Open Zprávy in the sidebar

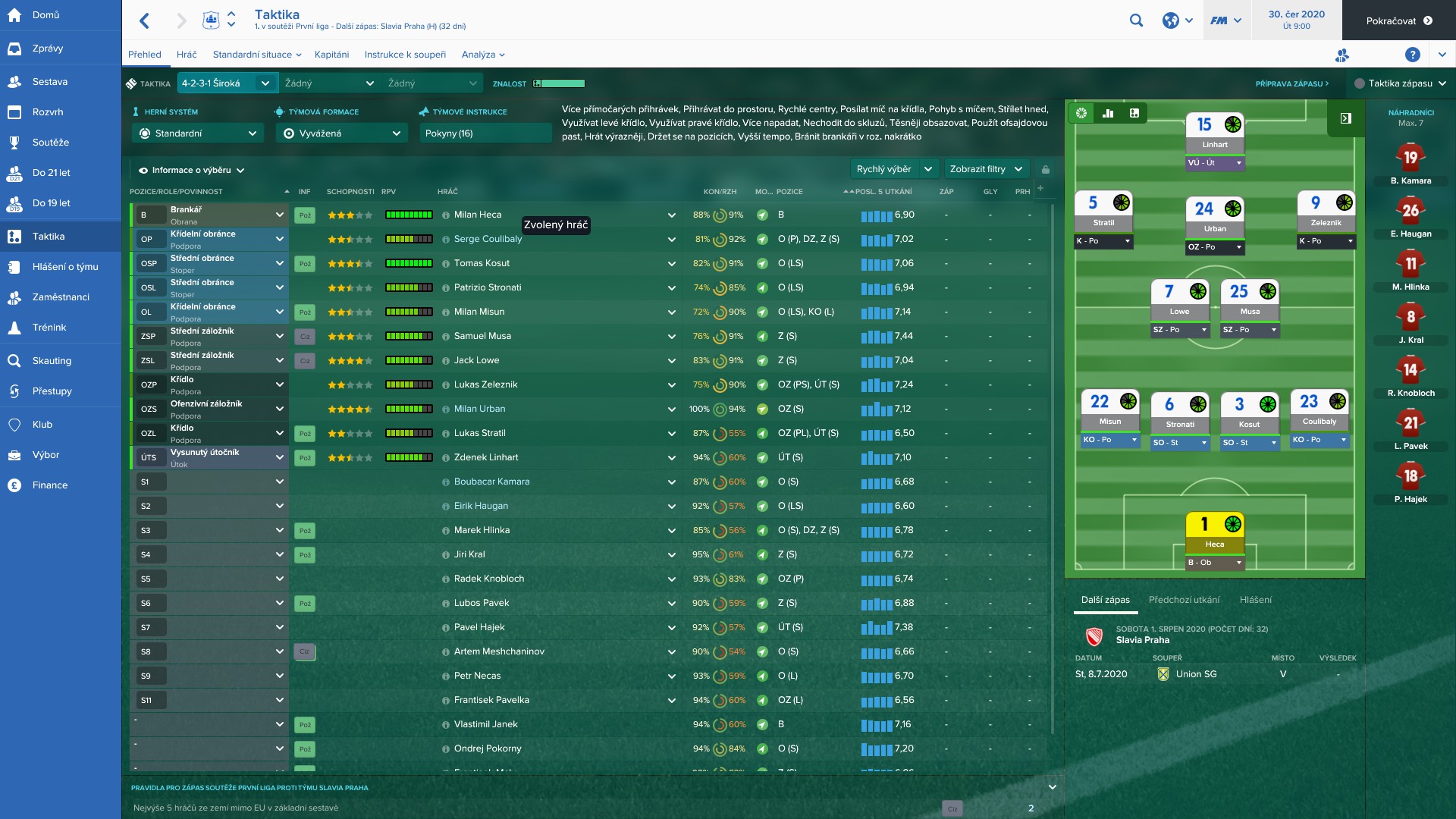pos(48,49)
